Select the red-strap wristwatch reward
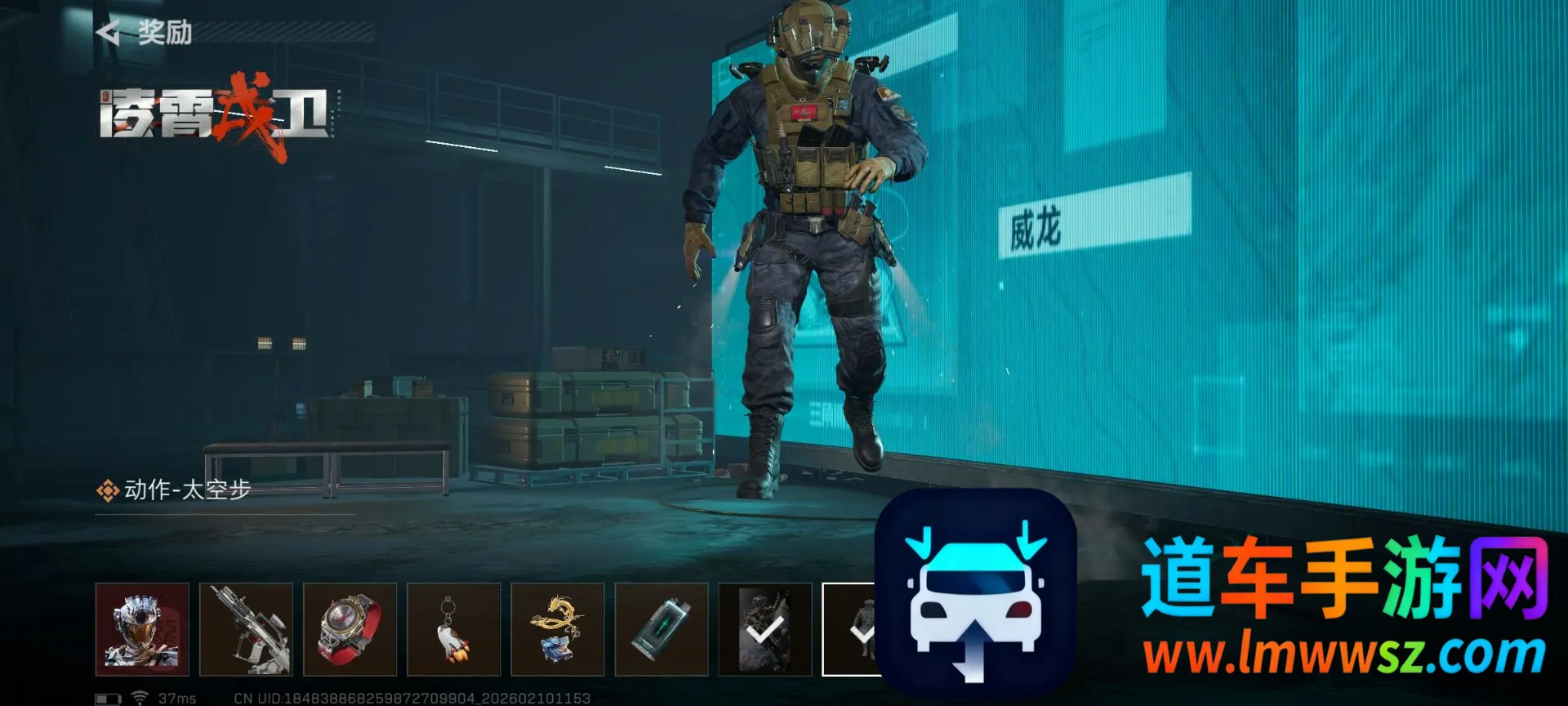This screenshot has height=706, width=1568. (x=350, y=629)
